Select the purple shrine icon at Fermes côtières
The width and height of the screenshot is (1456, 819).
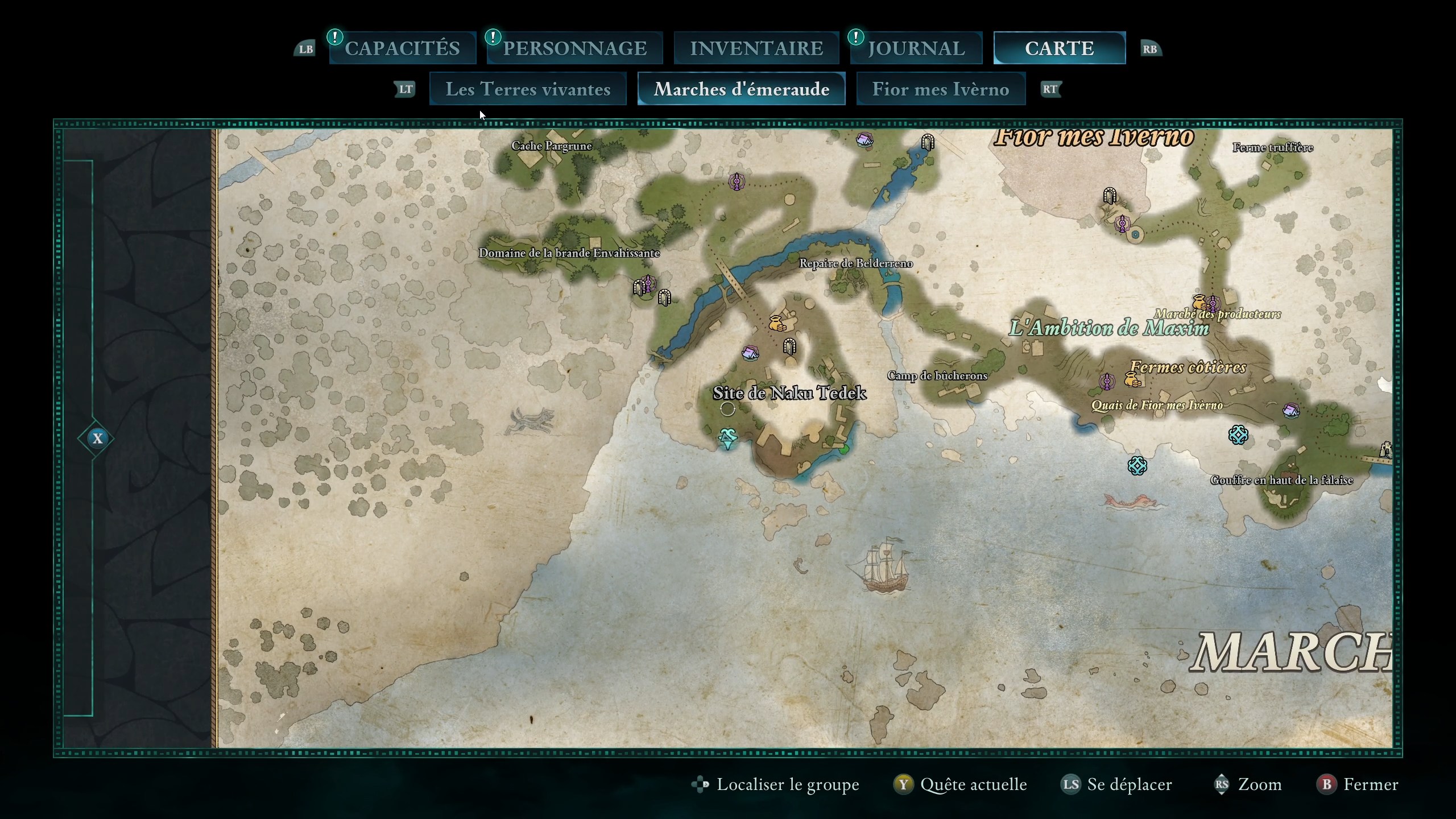pyautogui.click(x=1106, y=382)
